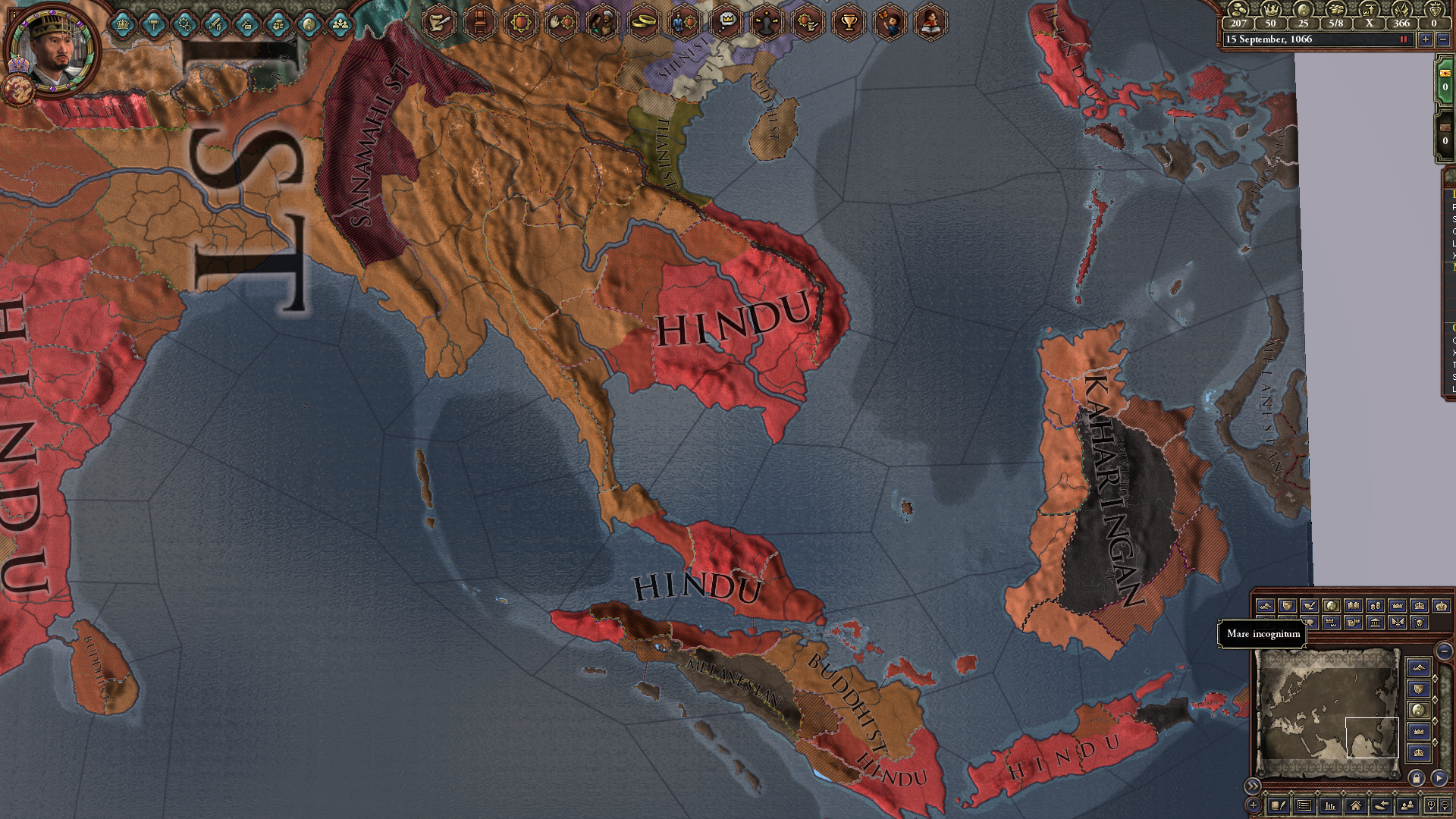1456x819 pixels.
Task: Collapse the minimap panel with the double chevron
Action: tap(1253, 786)
